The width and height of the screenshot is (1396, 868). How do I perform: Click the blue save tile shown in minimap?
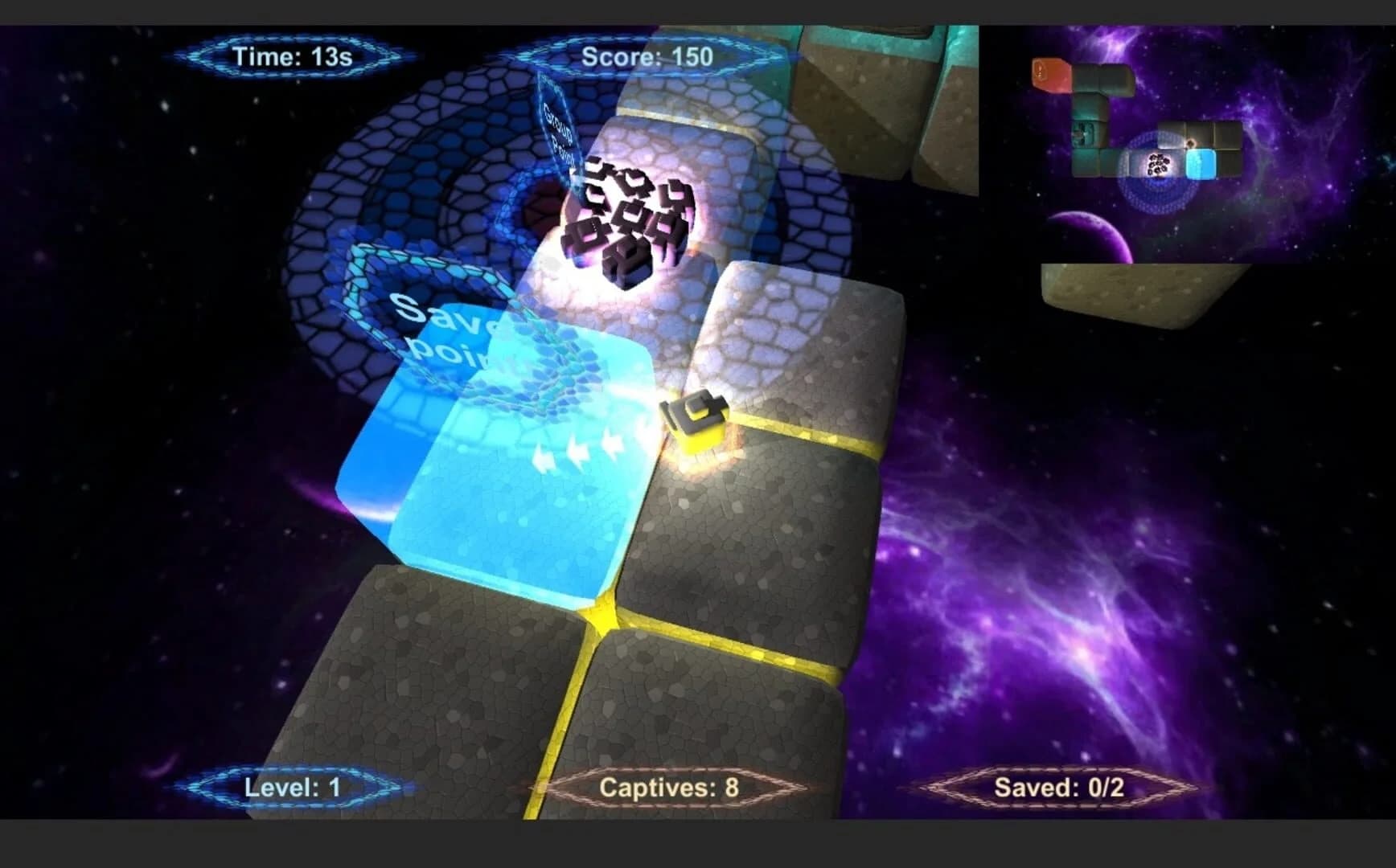[x=1200, y=165]
